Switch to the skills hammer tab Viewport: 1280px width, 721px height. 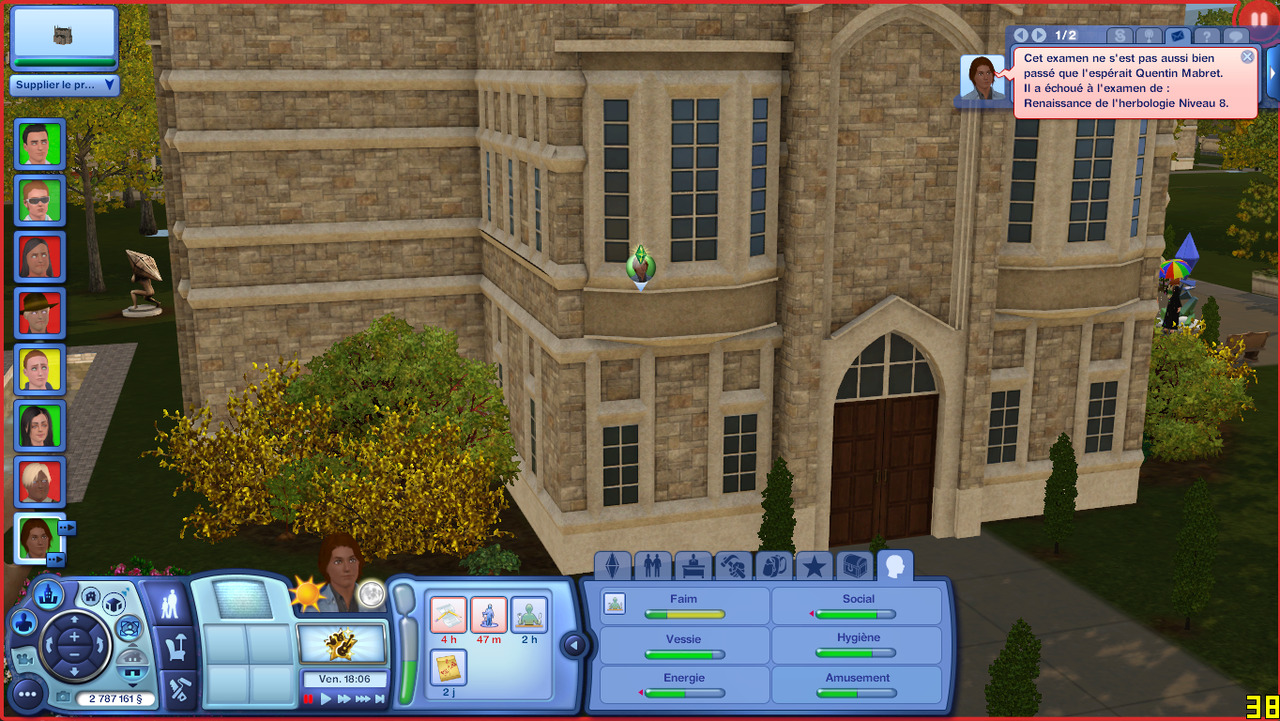tap(734, 567)
